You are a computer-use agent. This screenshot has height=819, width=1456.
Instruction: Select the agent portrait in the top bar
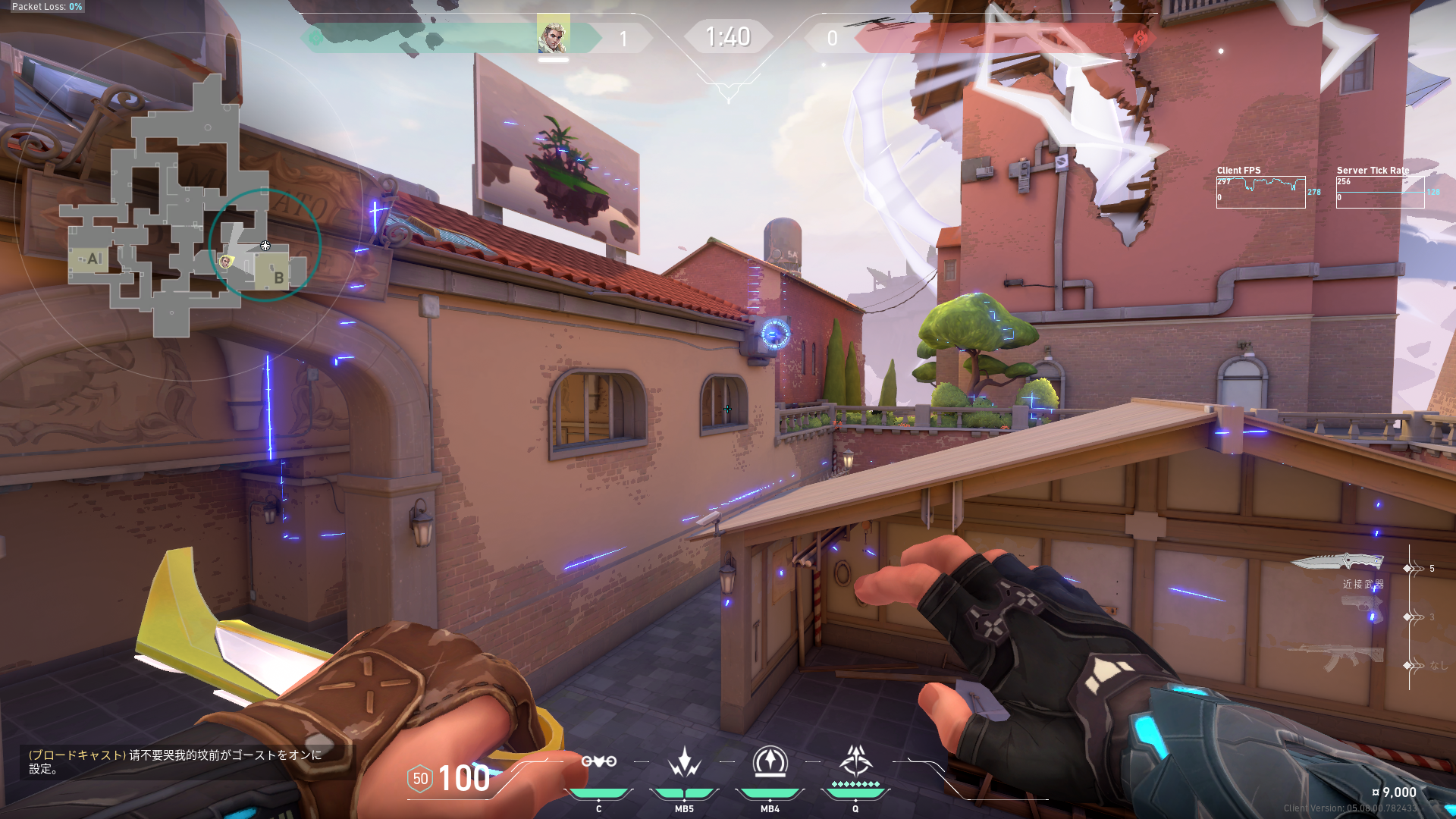click(553, 36)
